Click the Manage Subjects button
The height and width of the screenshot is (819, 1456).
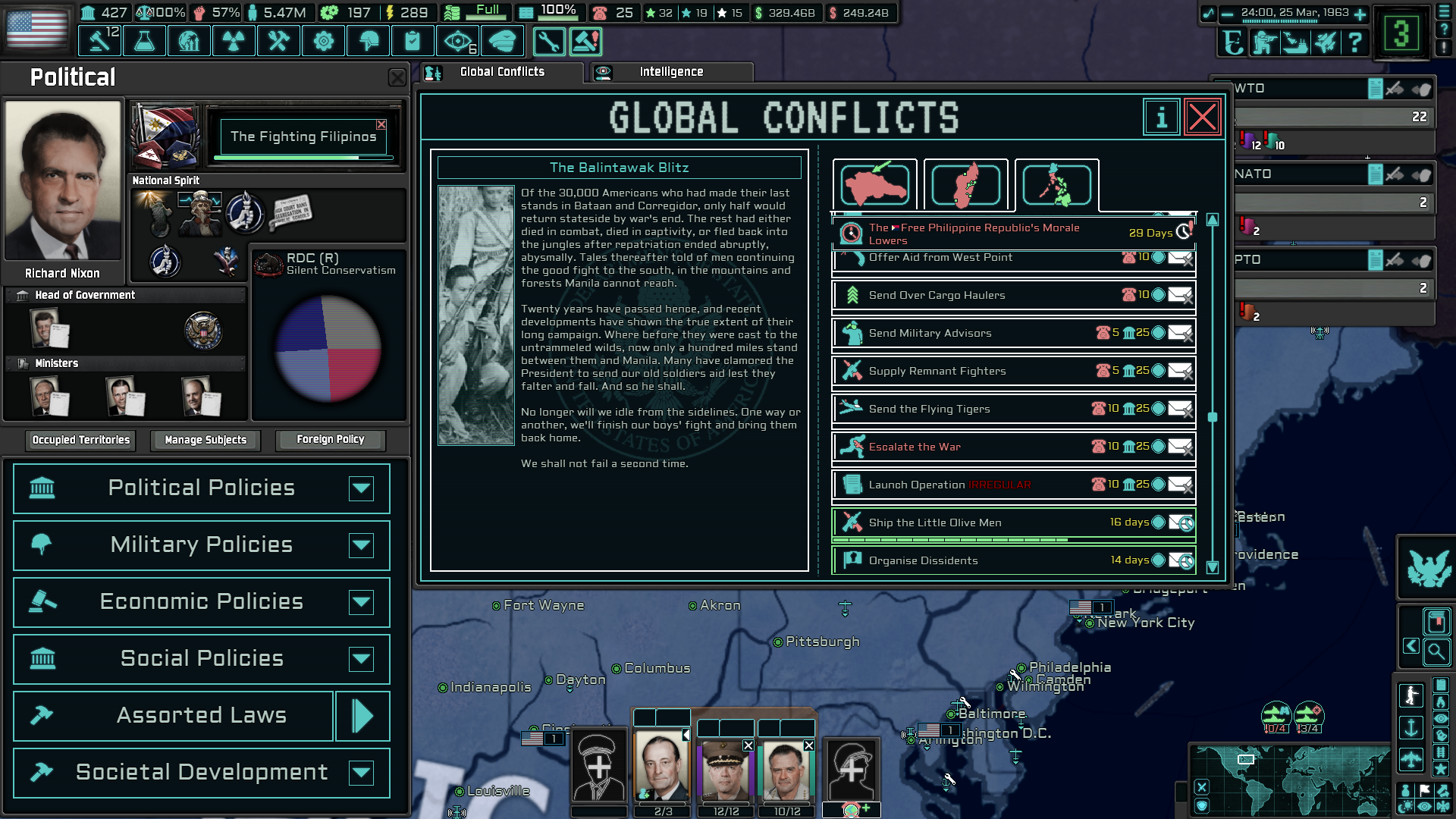point(205,440)
